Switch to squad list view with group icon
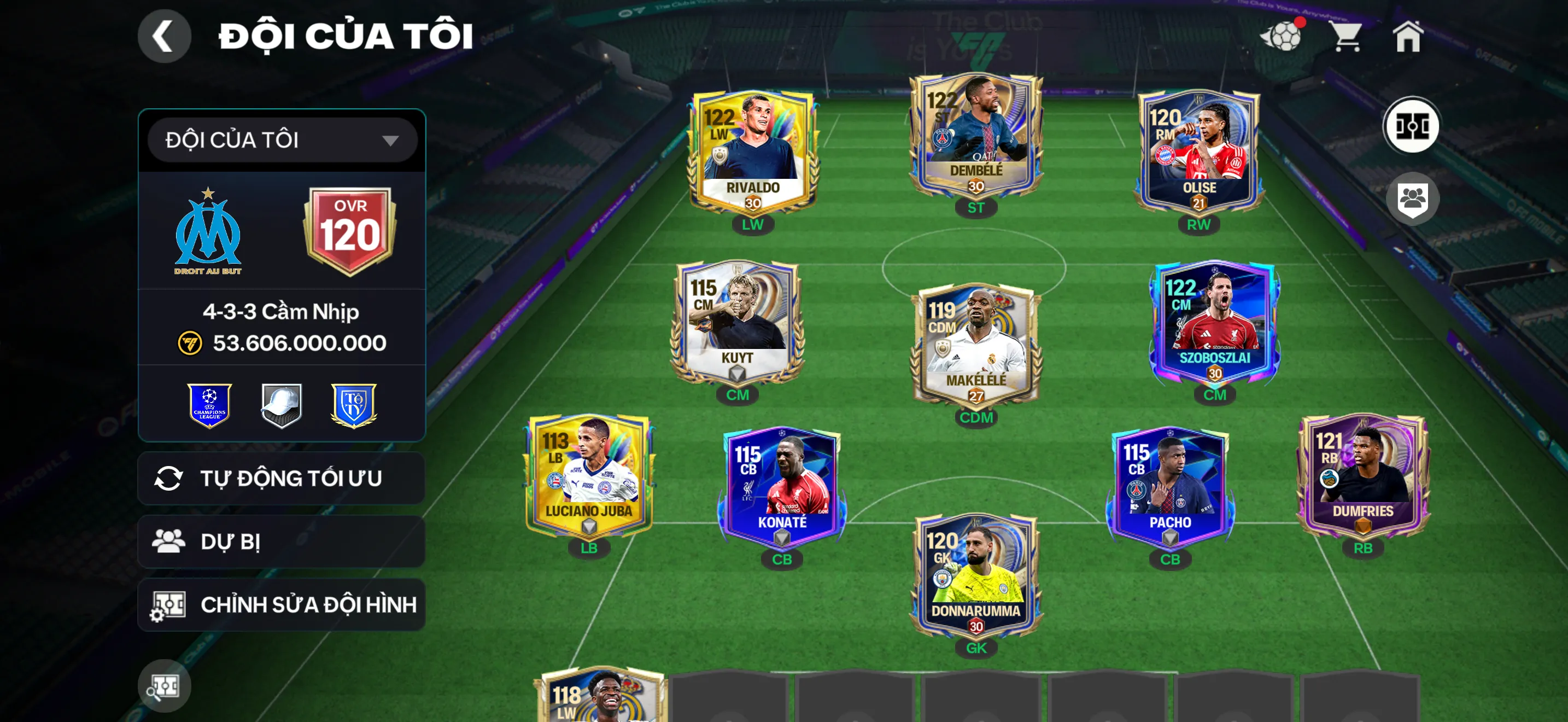Viewport: 1568px width, 722px height. pyautogui.click(x=1414, y=199)
